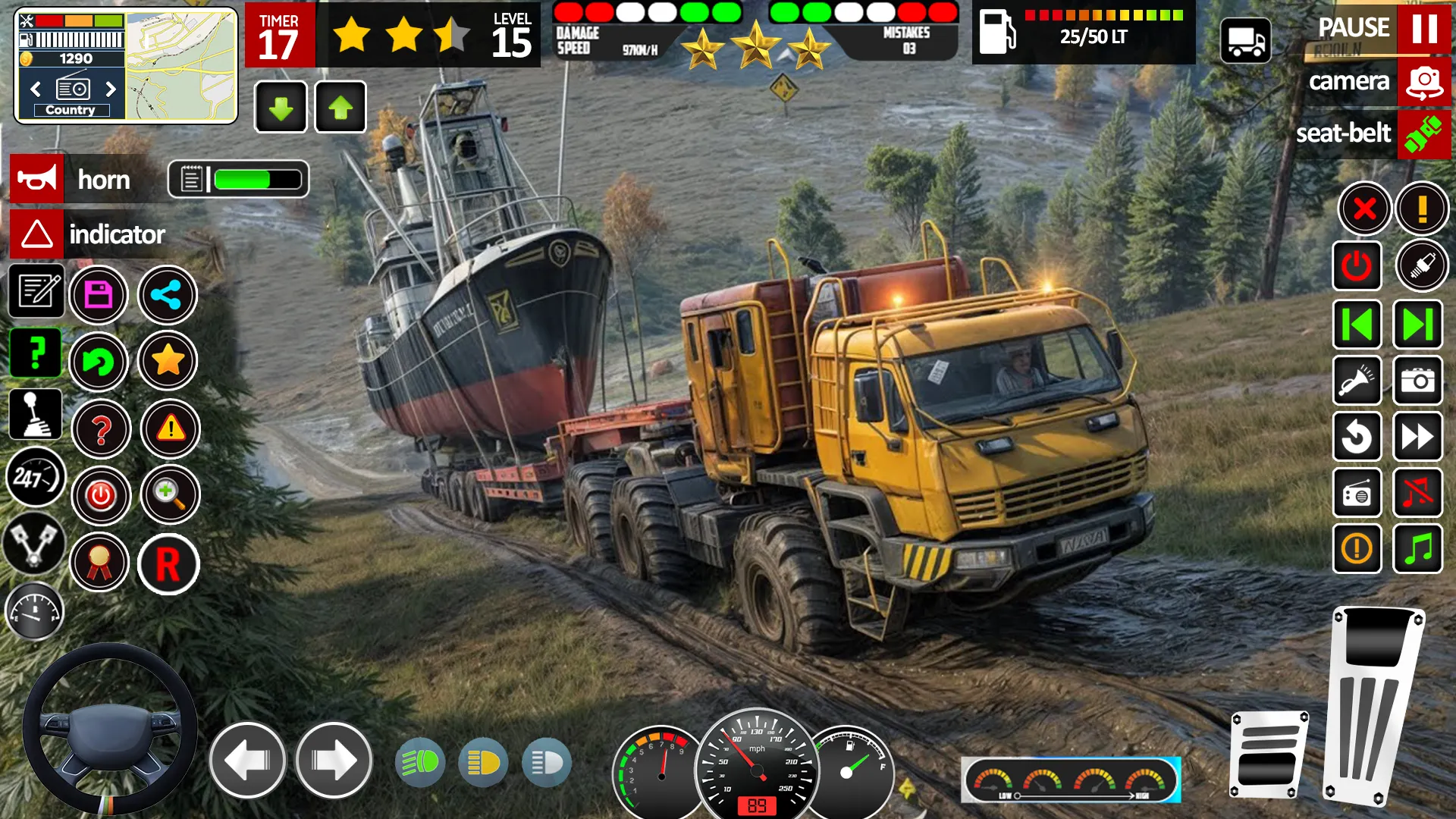Open the Country selector label
This screenshot has width=1456, height=819.
pyautogui.click(x=72, y=110)
